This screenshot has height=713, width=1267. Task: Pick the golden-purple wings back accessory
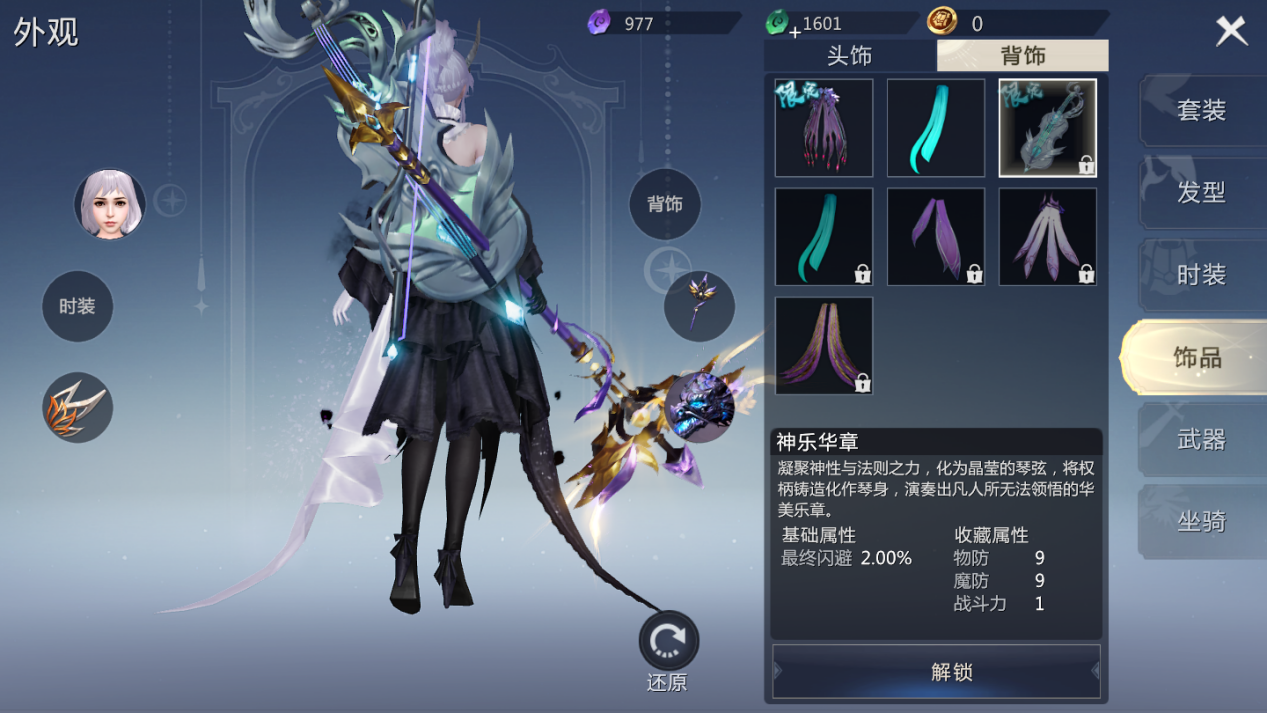823,345
